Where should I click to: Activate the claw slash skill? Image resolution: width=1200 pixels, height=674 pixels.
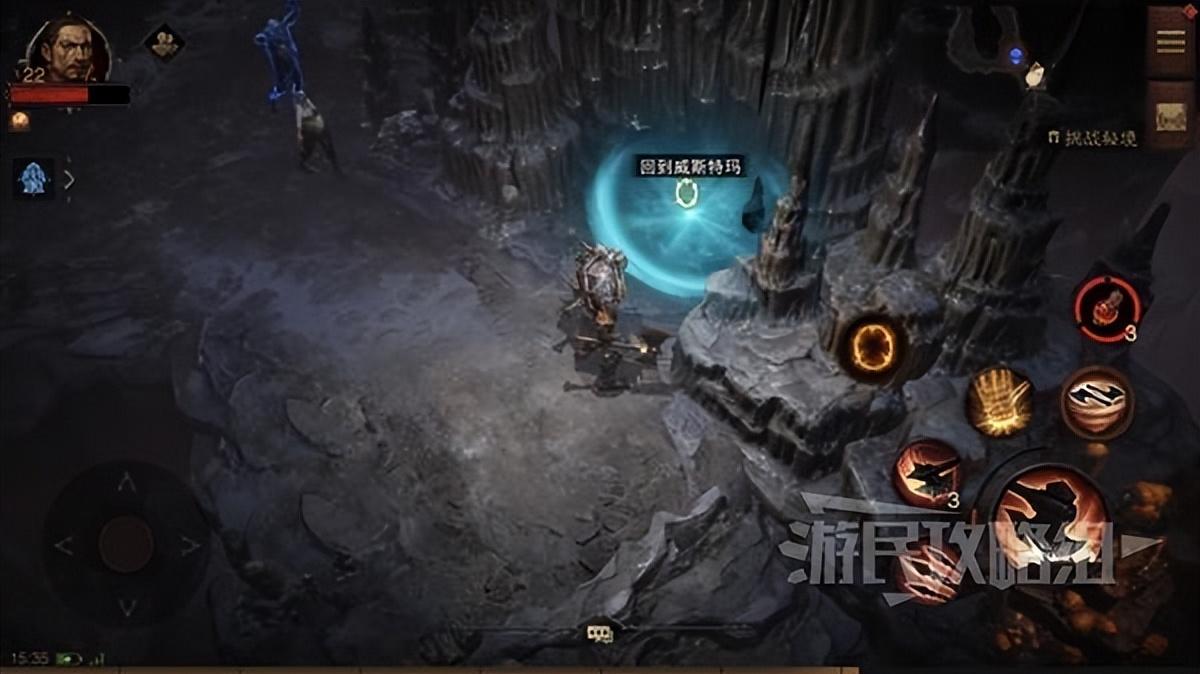tap(930, 577)
